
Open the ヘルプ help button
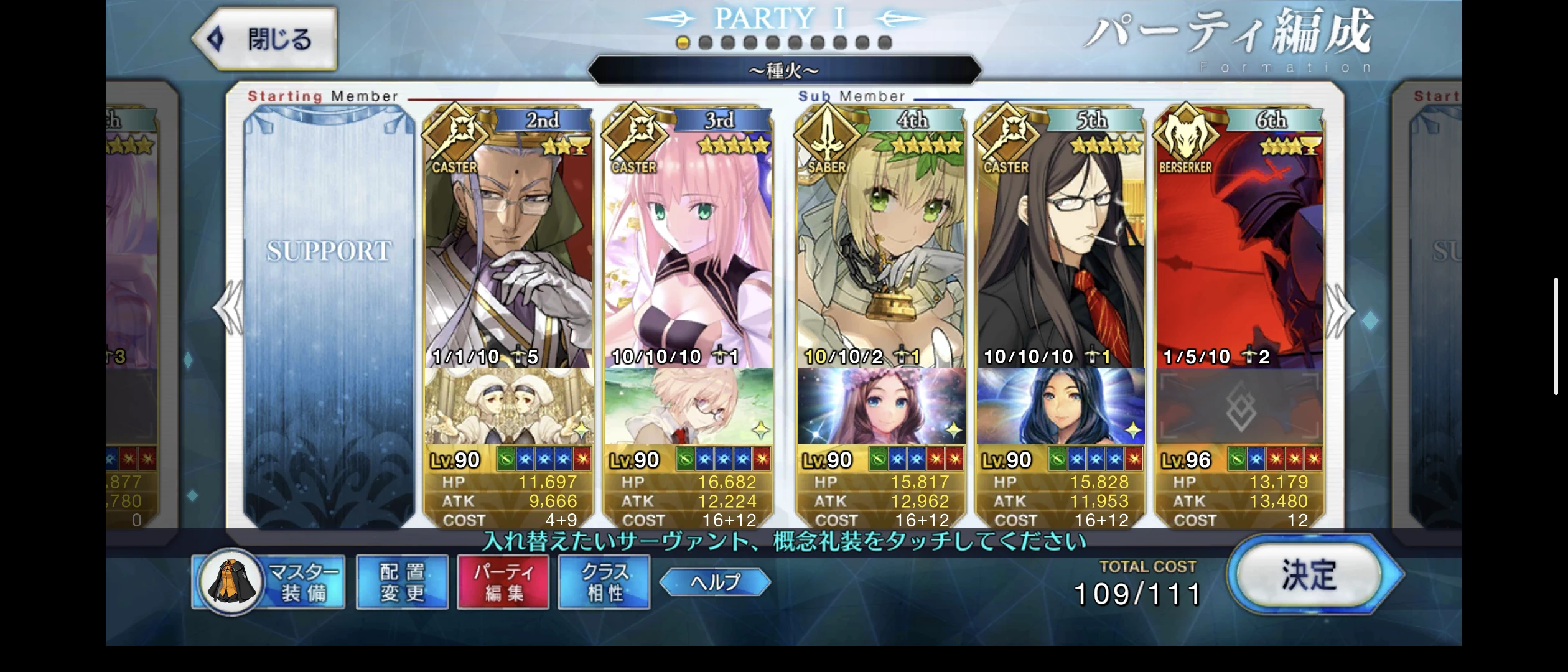click(x=715, y=582)
